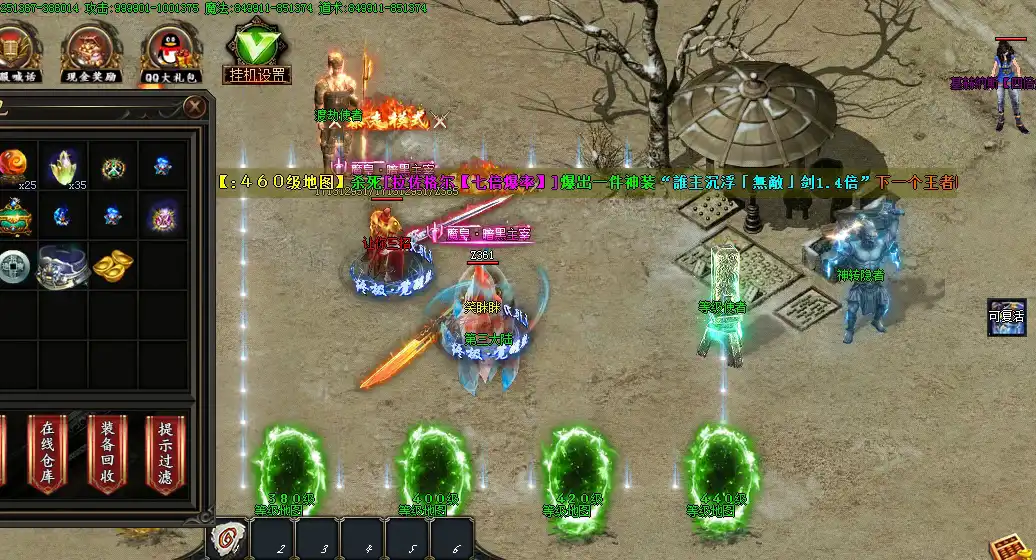
Task: Select the silver ring item slot
Action: click(63, 266)
